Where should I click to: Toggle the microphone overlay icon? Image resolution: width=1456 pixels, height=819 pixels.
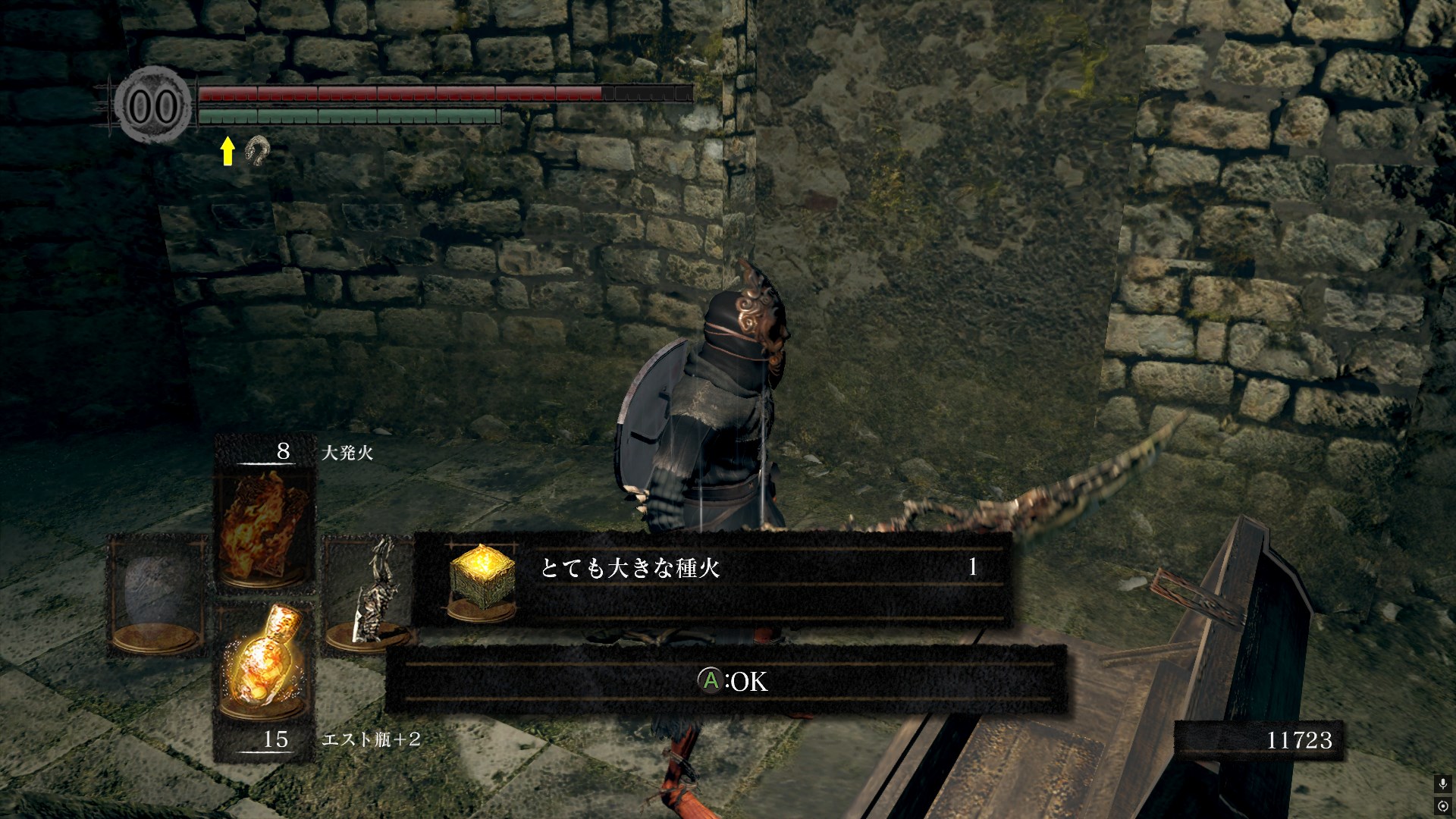(1442, 783)
